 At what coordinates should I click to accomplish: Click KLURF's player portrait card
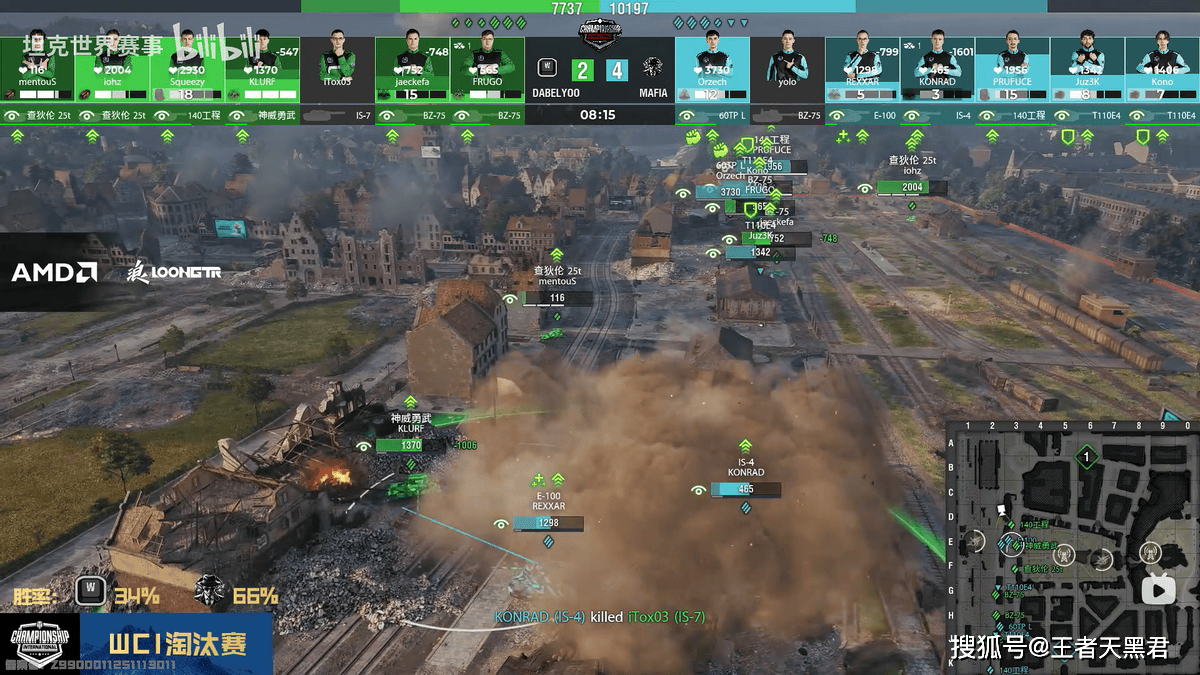[x=262, y=68]
